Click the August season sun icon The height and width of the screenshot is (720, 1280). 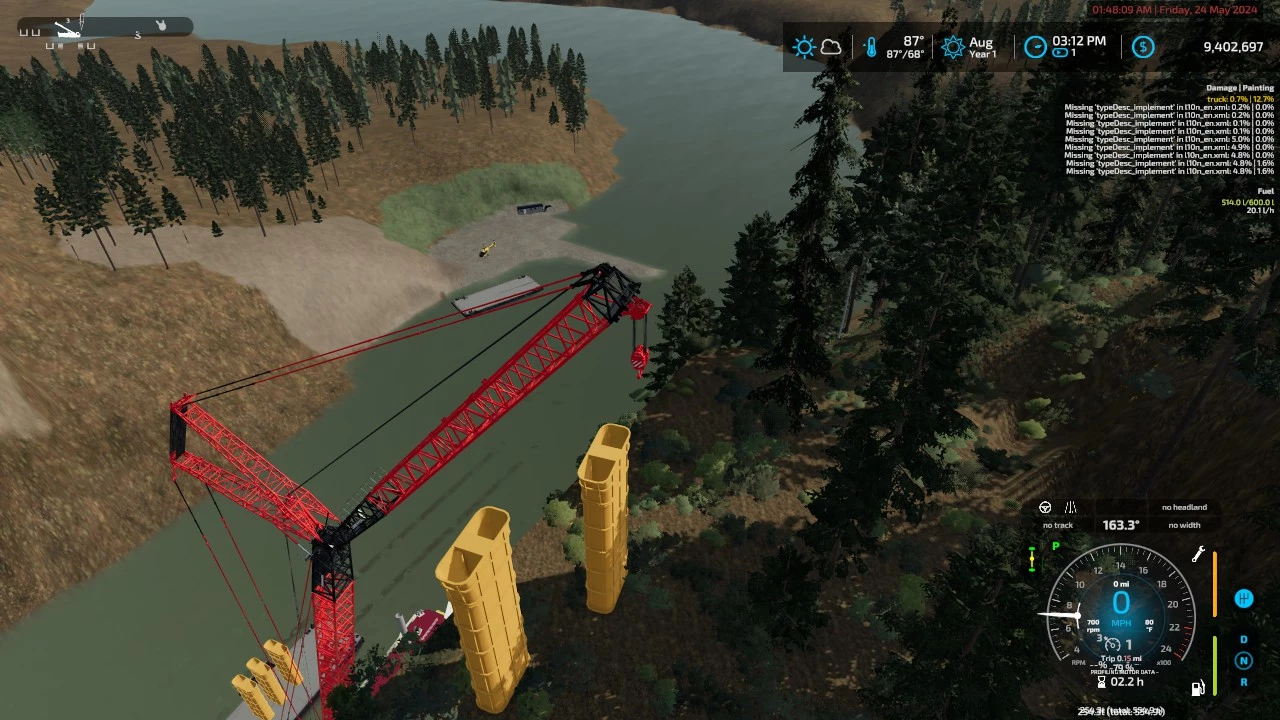point(953,47)
